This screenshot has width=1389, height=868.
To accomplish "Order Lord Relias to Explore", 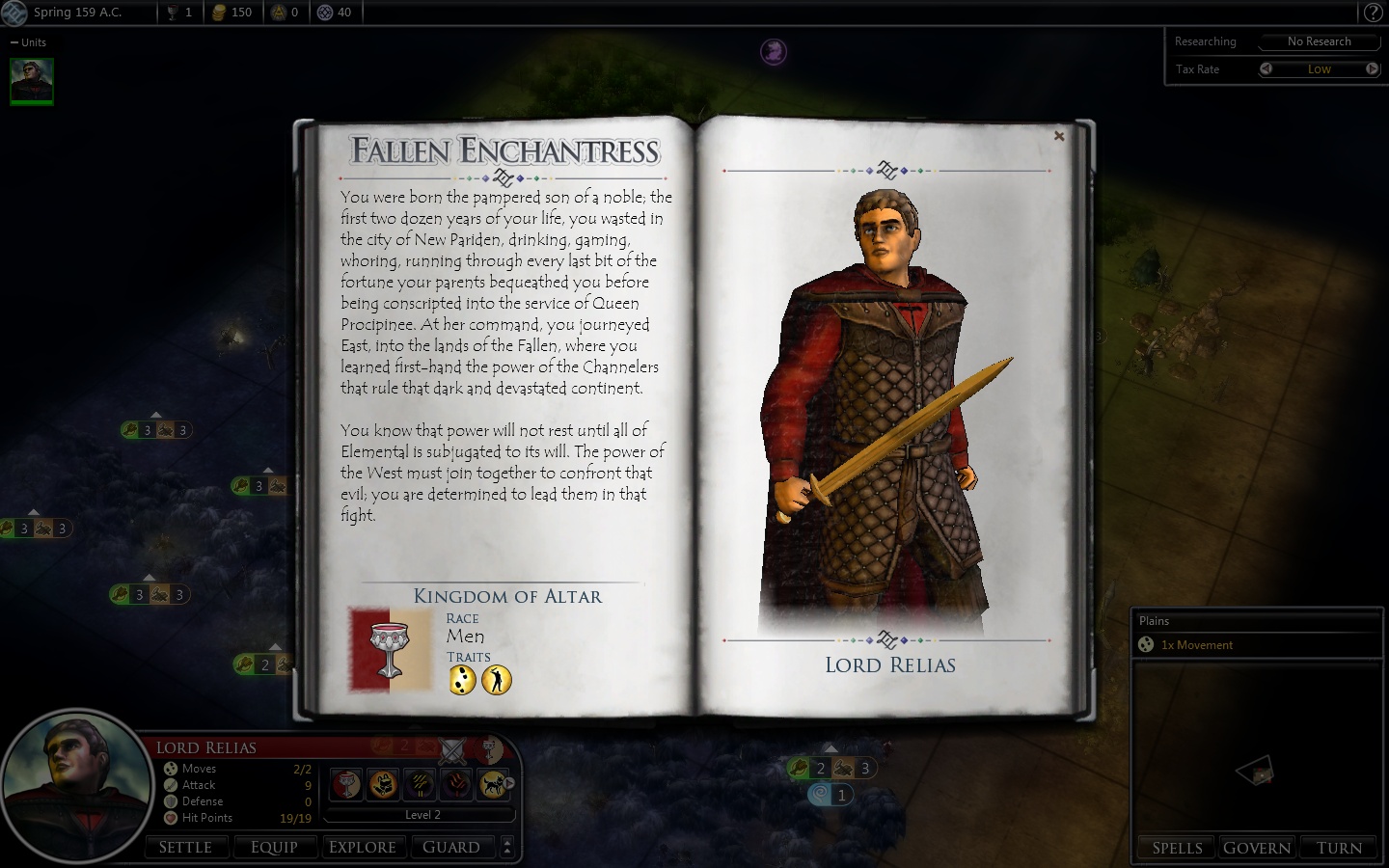I will [363, 847].
